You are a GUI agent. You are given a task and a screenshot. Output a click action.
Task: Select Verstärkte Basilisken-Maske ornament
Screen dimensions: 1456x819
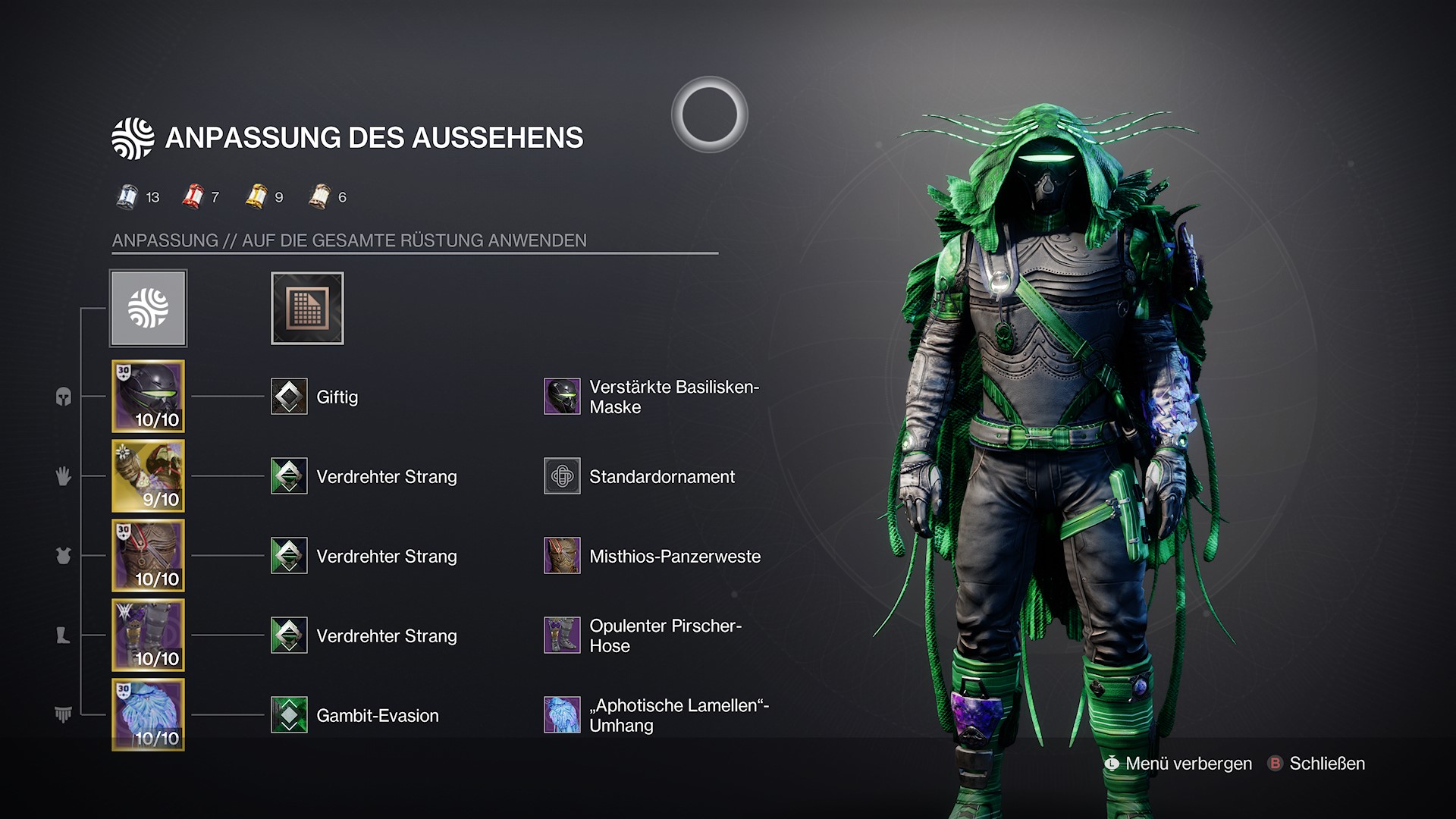[x=562, y=397]
